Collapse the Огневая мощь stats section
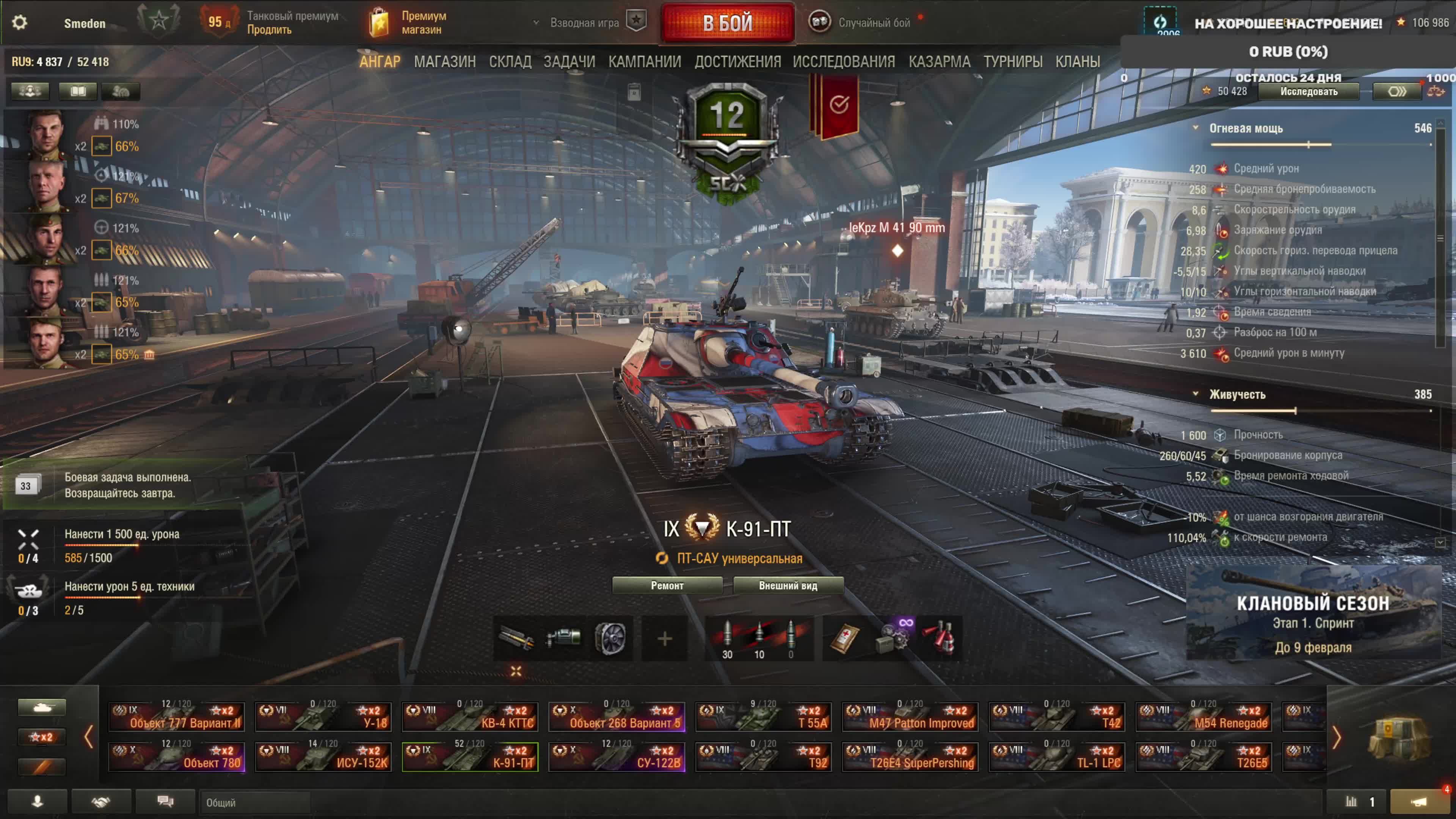Image resolution: width=1456 pixels, height=819 pixels. (1196, 128)
